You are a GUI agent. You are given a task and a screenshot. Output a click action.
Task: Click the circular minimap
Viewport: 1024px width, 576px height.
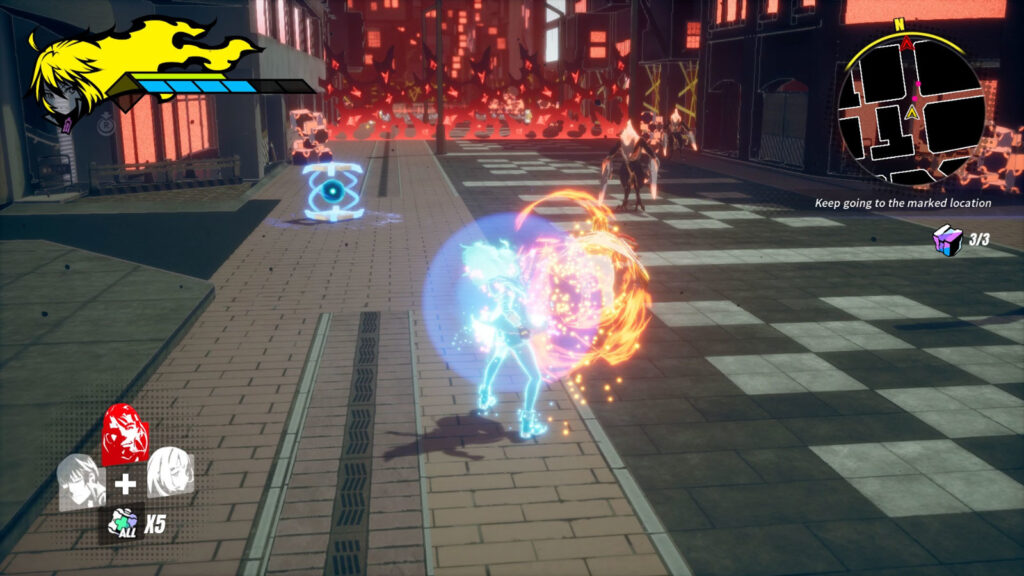pyautogui.click(x=910, y=112)
